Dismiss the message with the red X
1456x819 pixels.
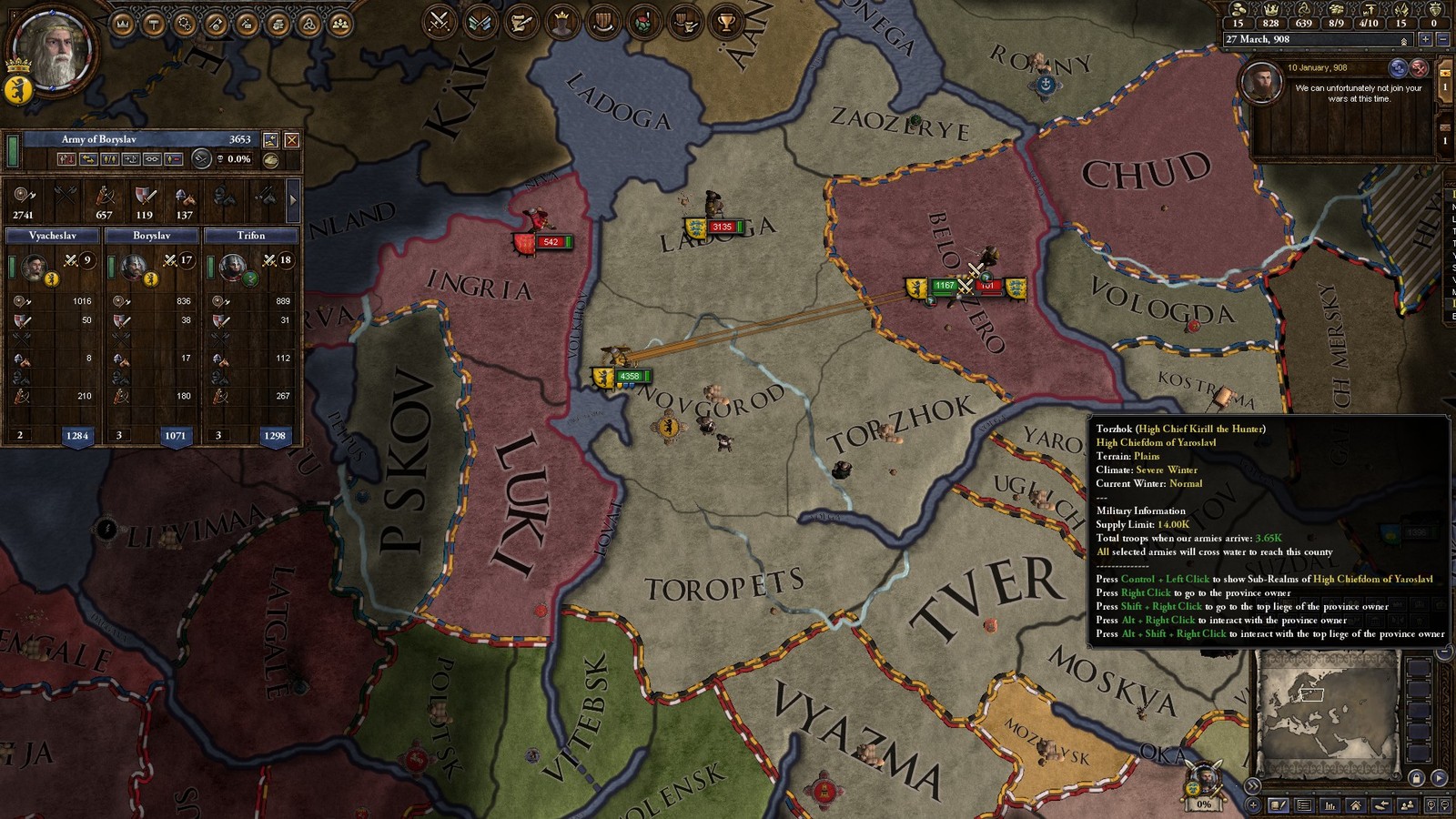1419,68
